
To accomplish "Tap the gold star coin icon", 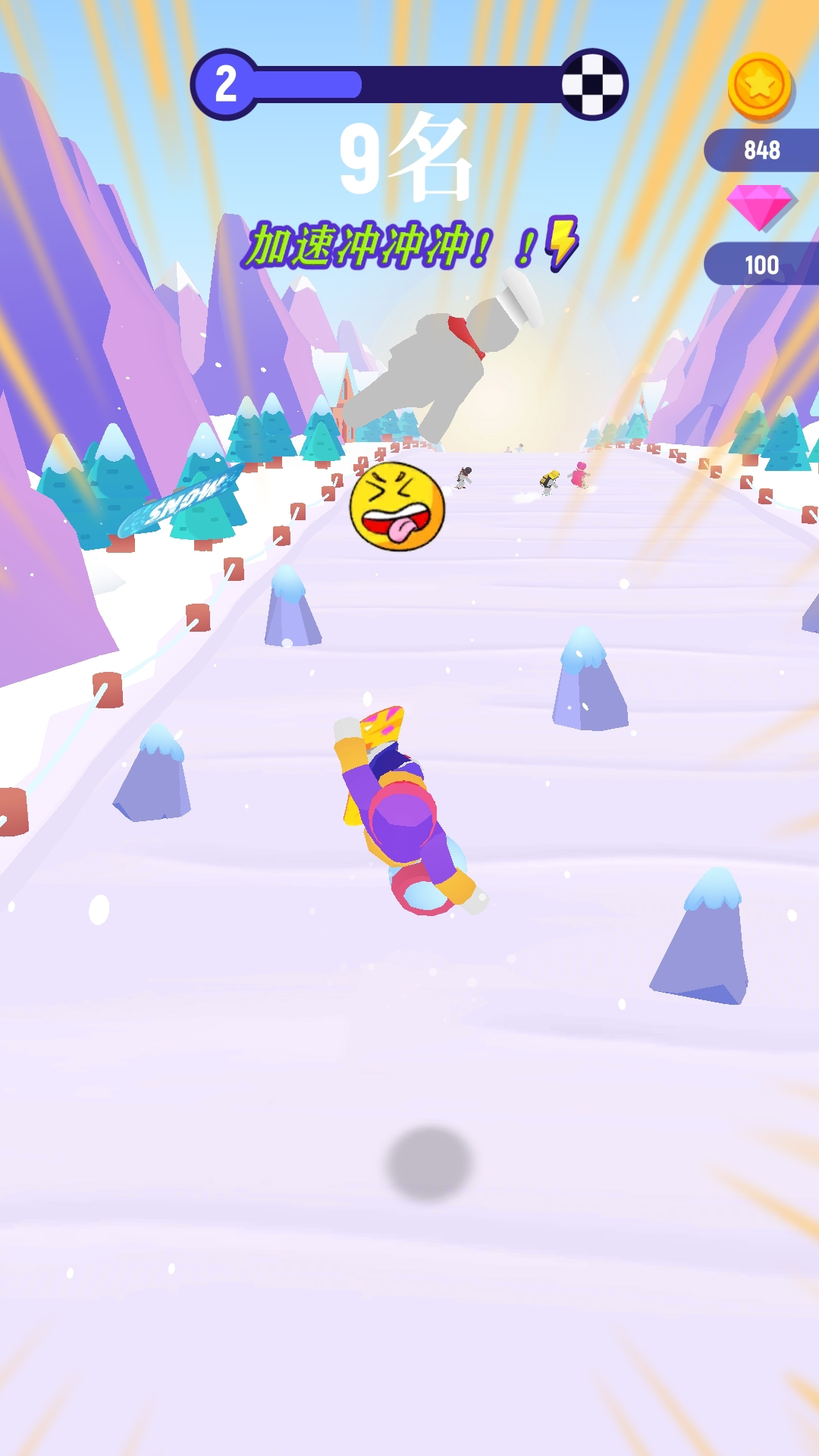I will (759, 86).
